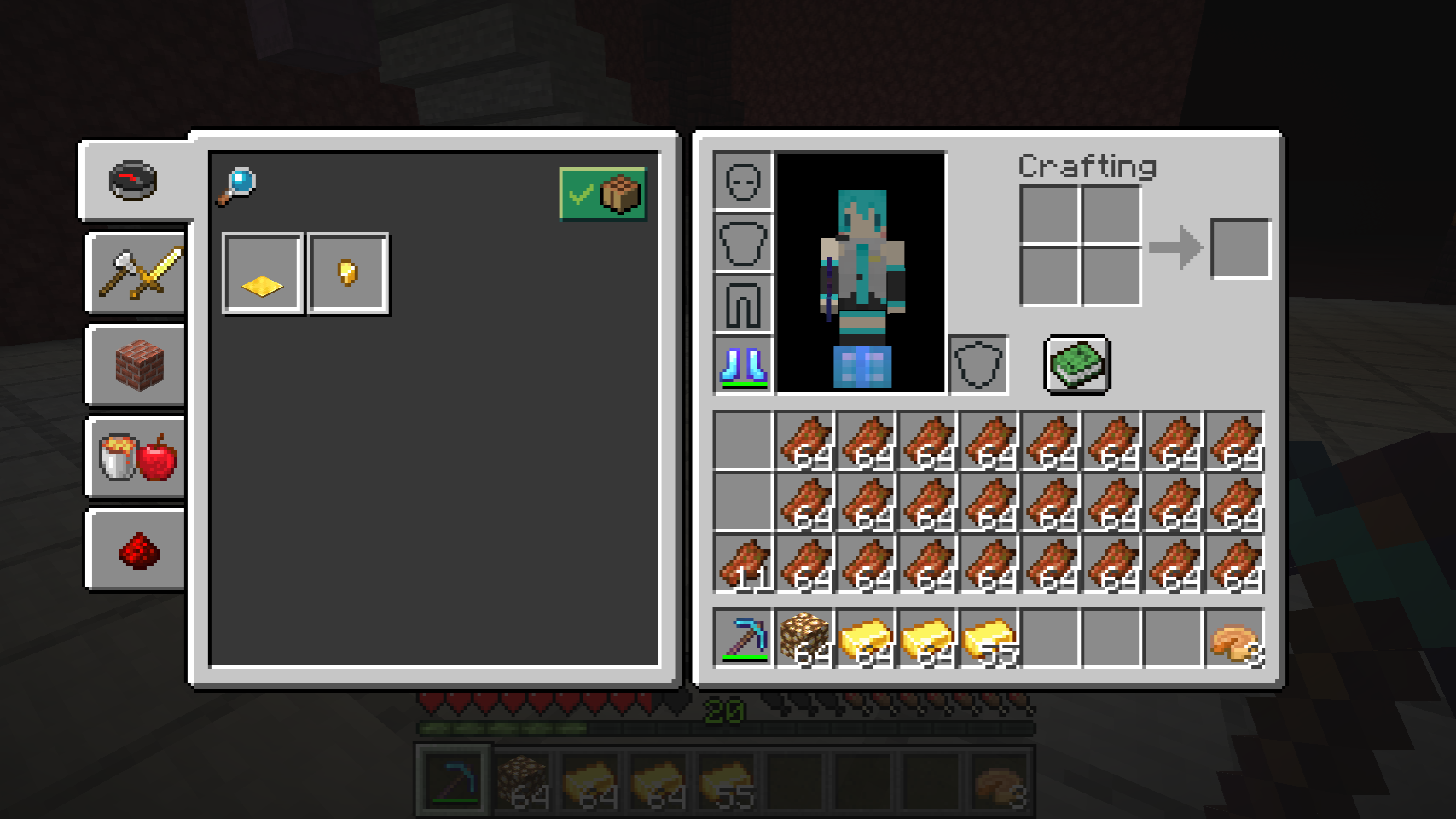
Task: Pick up the diamond pickaxe from the hotbar
Action: click(x=743, y=638)
